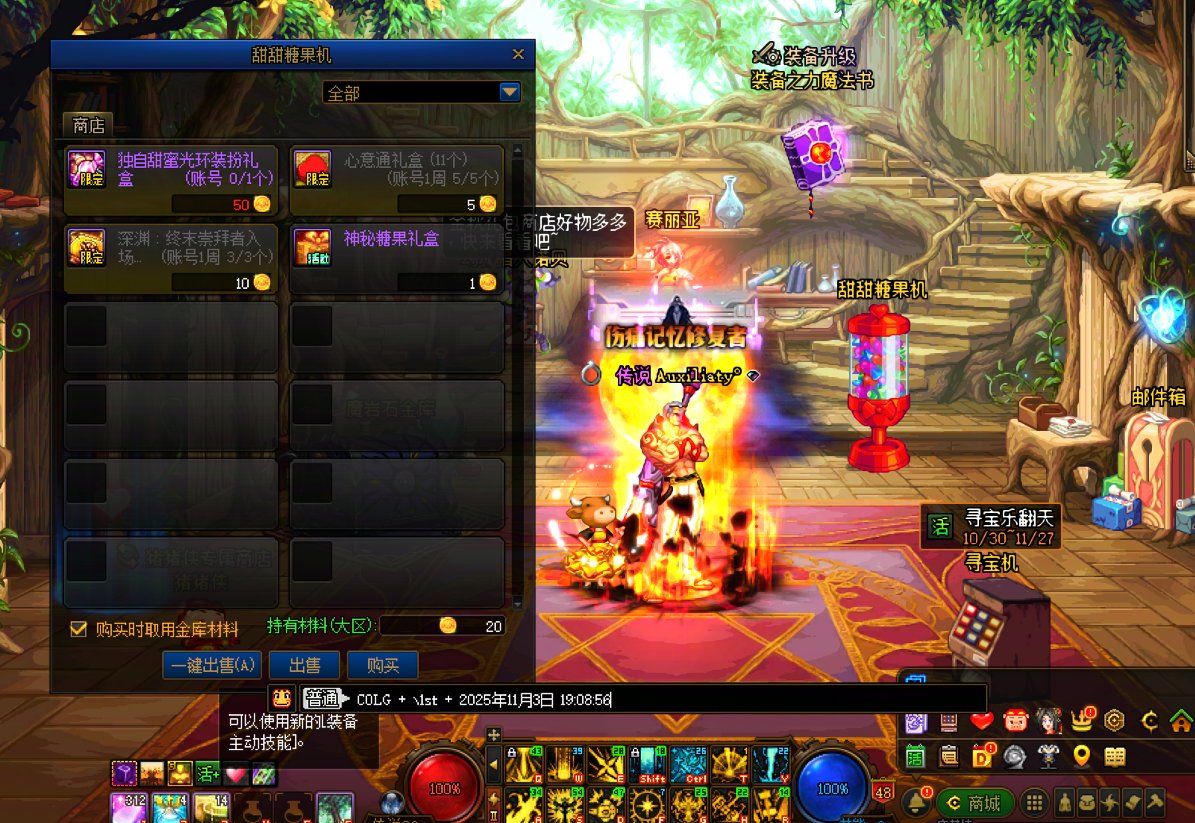Viewport: 1195px width, 823px height.
Task: Open the yellow map pin icon
Action: point(1081,756)
